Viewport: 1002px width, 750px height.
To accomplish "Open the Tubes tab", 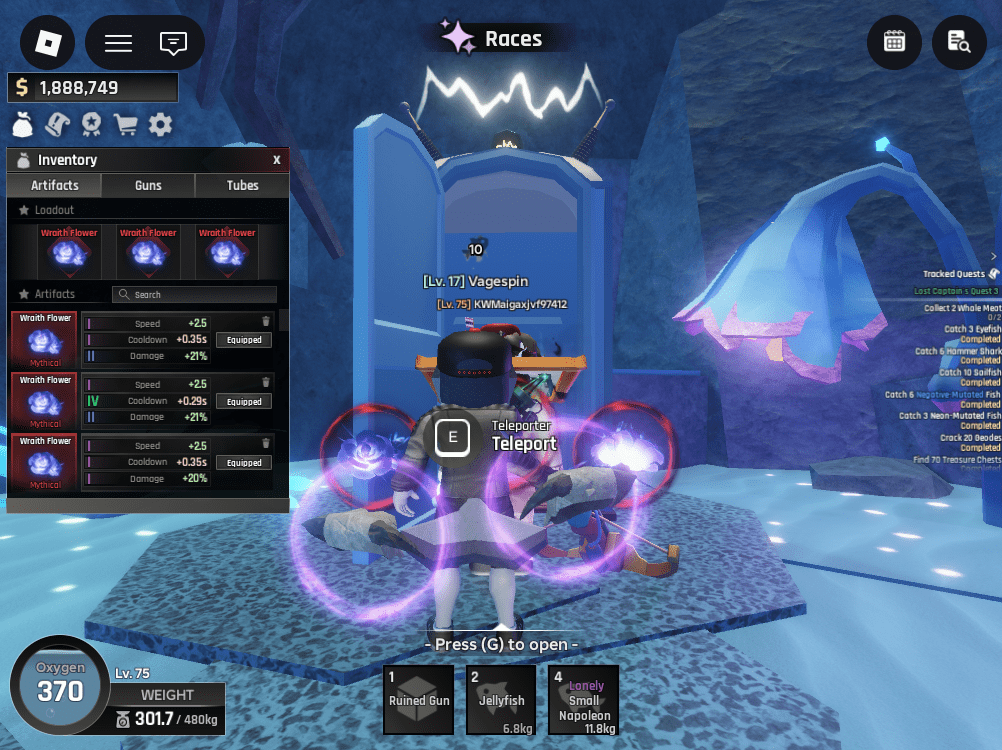I will pyautogui.click(x=242, y=185).
